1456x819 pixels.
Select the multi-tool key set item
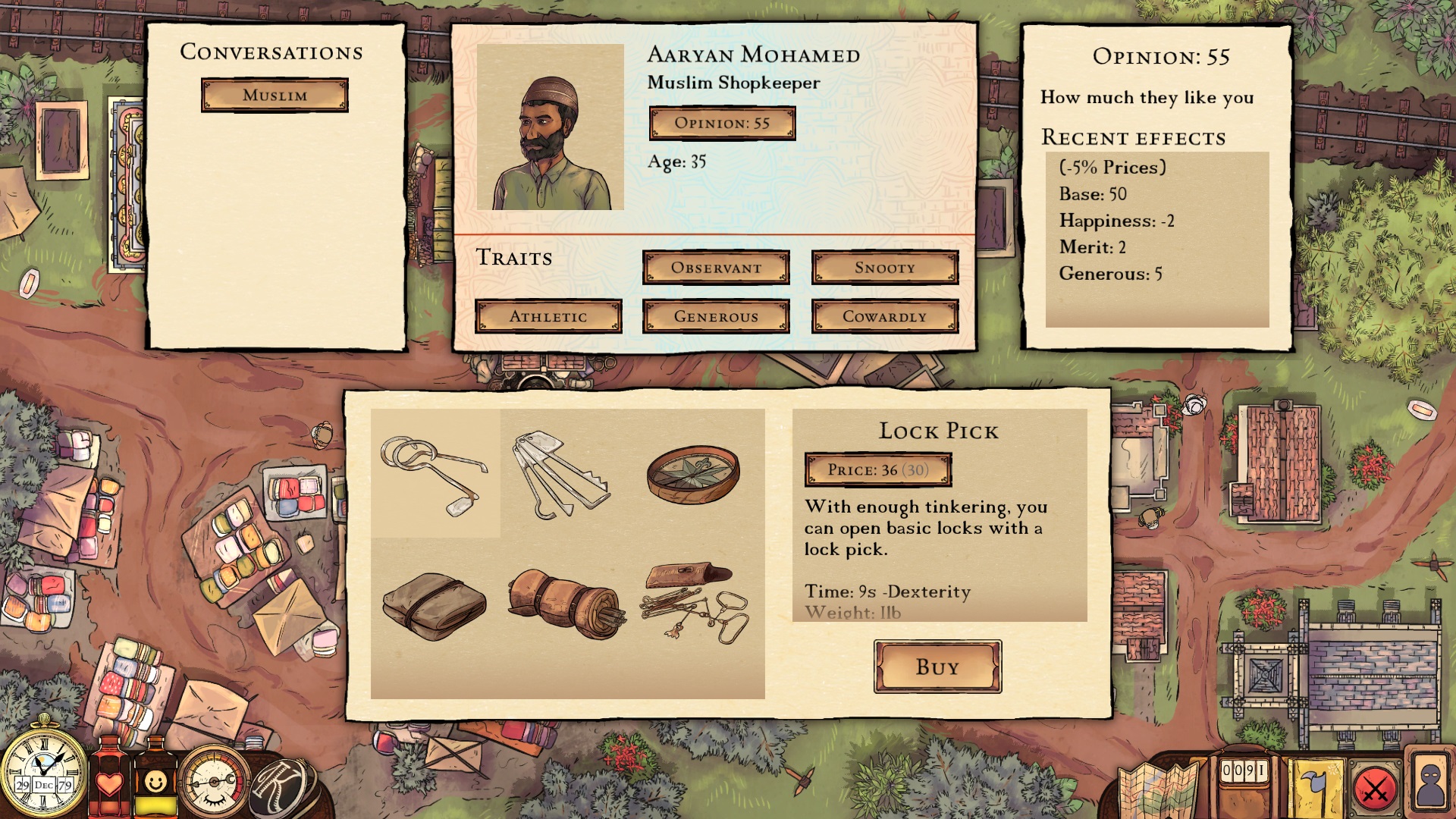pos(561,474)
